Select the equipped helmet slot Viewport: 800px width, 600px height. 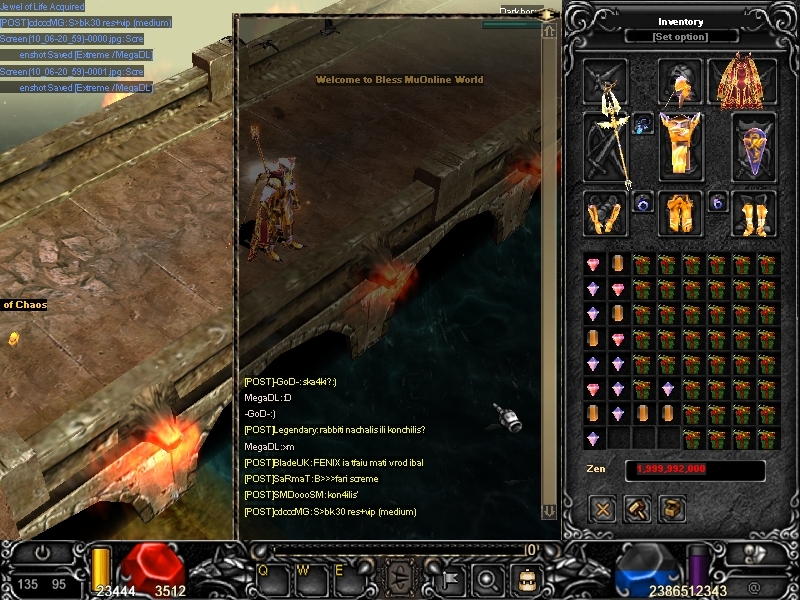(680, 82)
